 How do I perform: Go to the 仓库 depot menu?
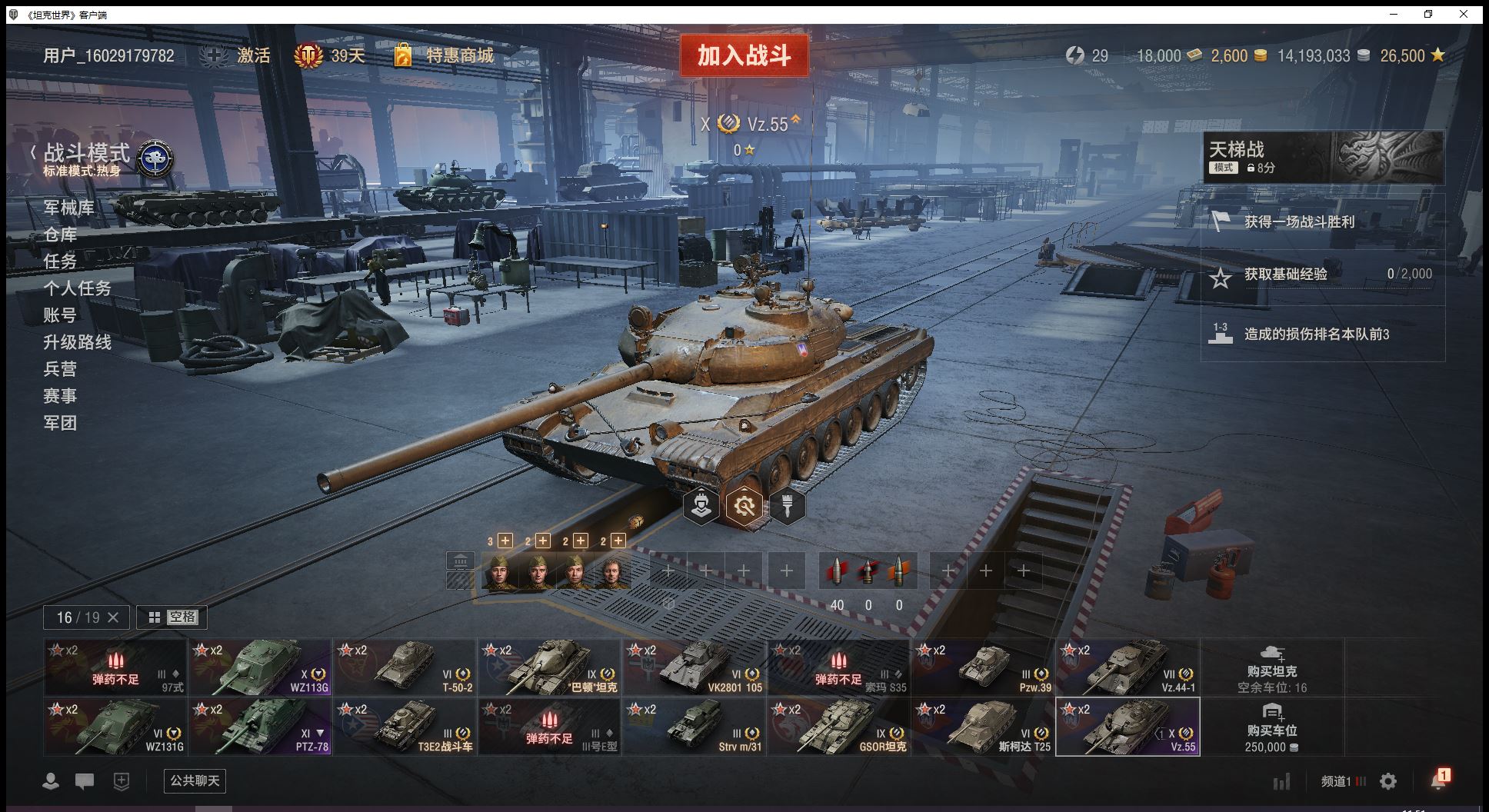point(60,235)
